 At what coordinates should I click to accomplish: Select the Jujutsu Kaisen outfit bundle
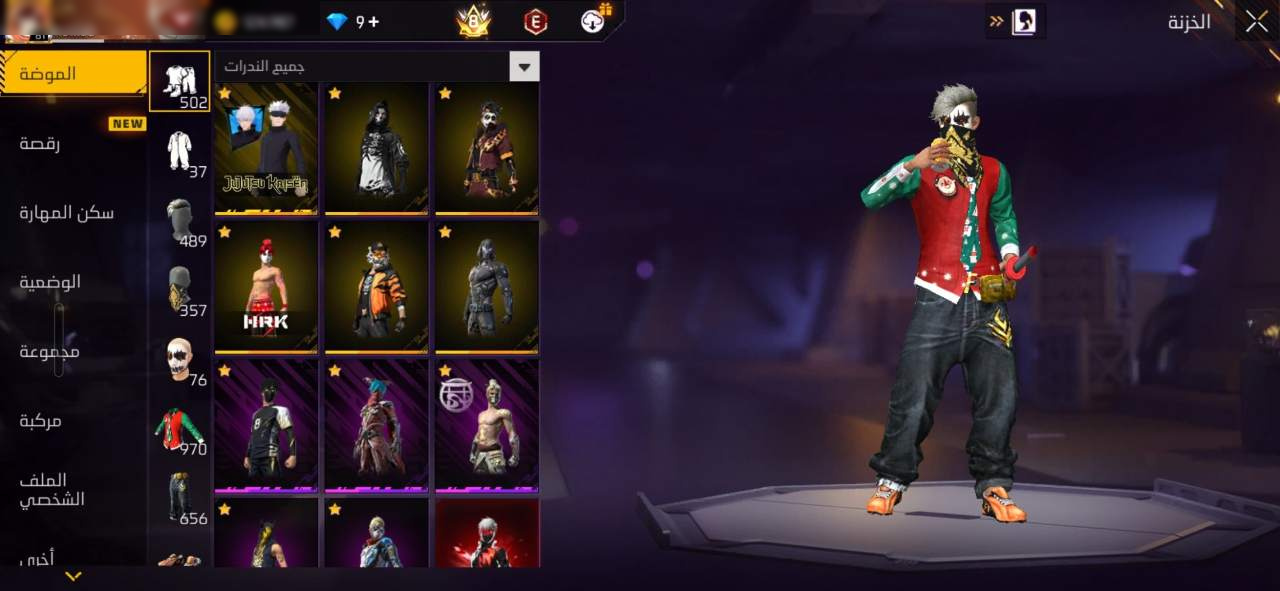(266, 148)
